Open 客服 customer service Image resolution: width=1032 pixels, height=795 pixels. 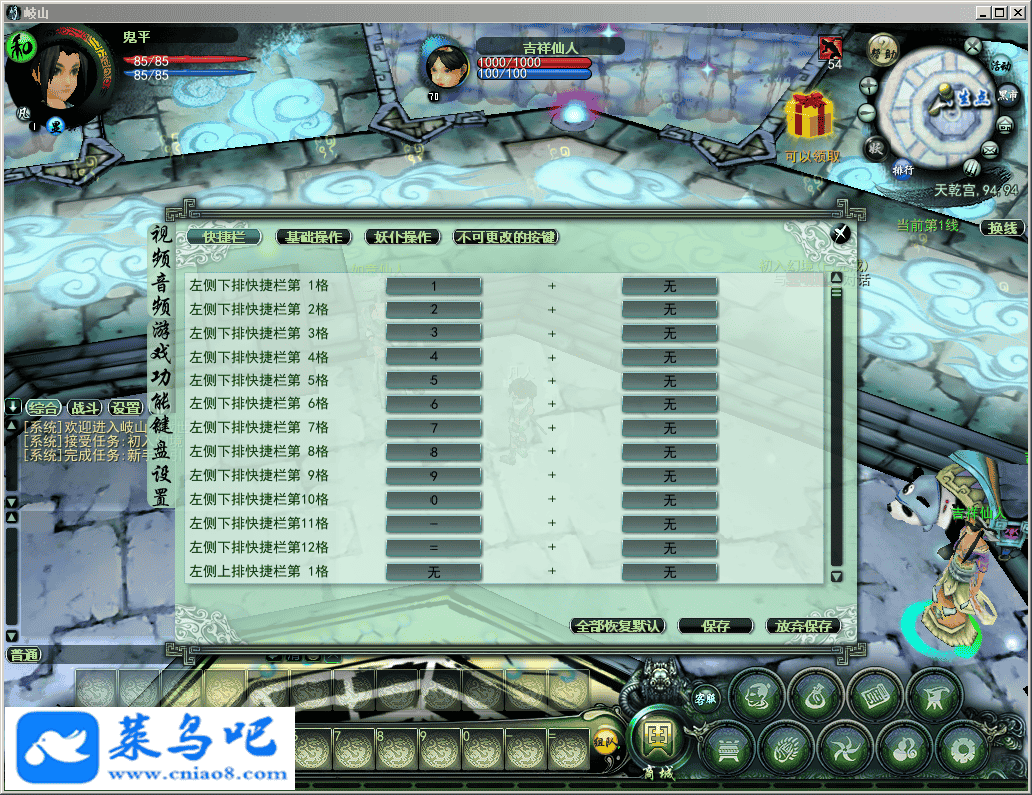tap(705, 696)
